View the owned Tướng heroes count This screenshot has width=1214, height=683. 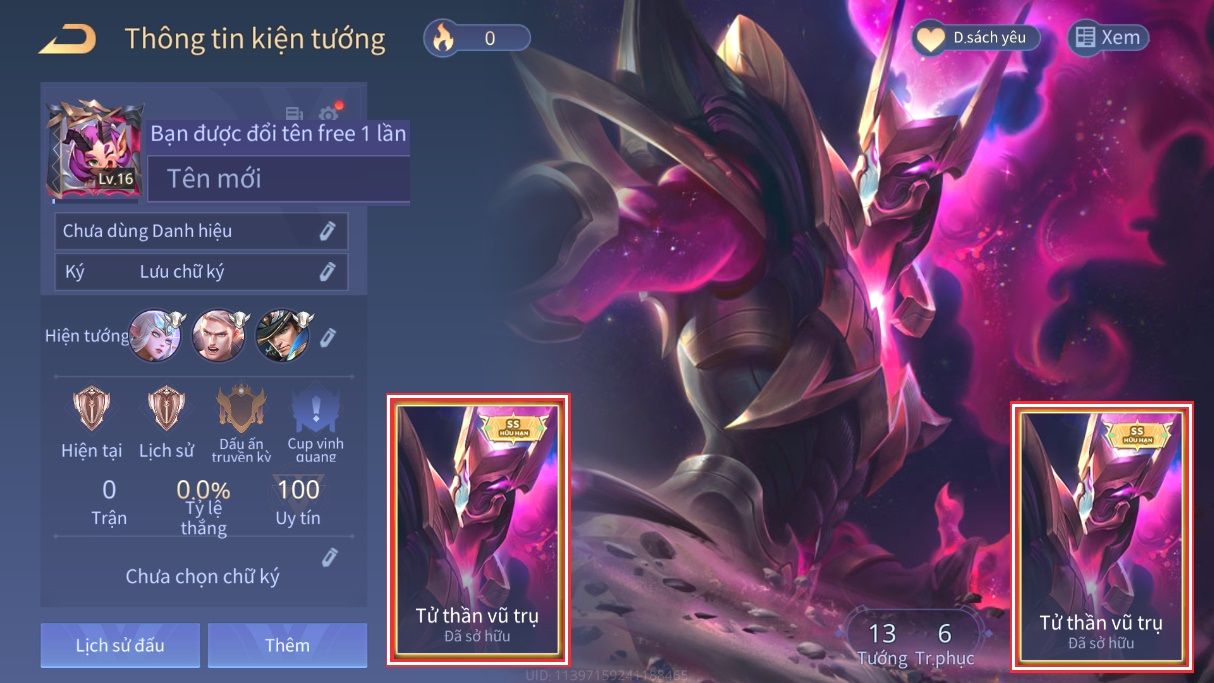(882, 643)
